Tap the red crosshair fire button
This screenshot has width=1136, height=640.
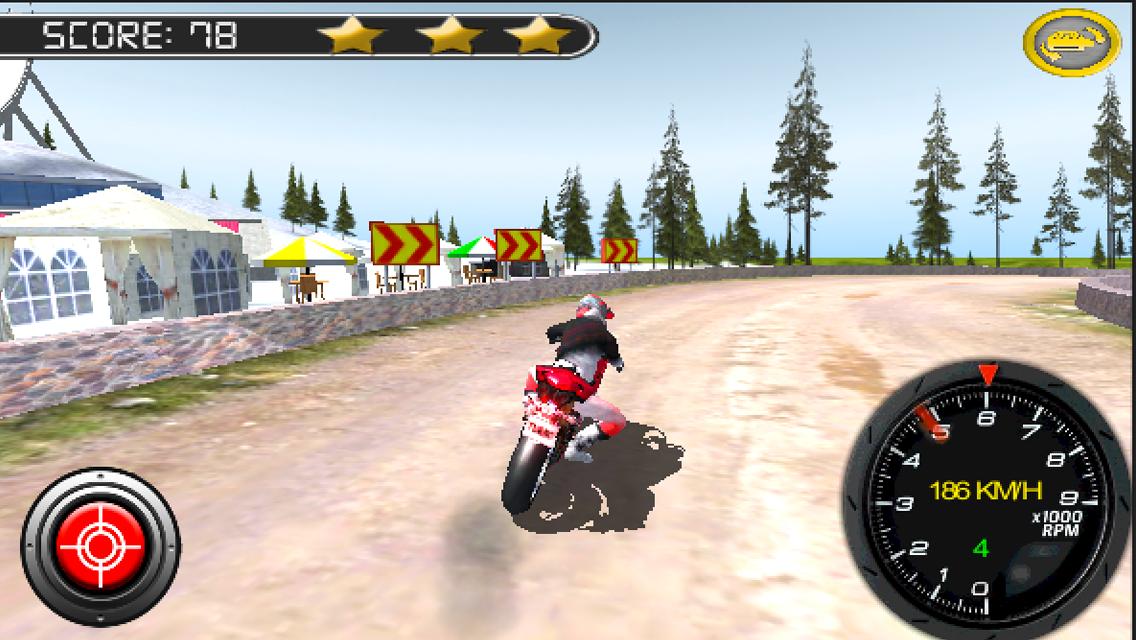pos(100,546)
